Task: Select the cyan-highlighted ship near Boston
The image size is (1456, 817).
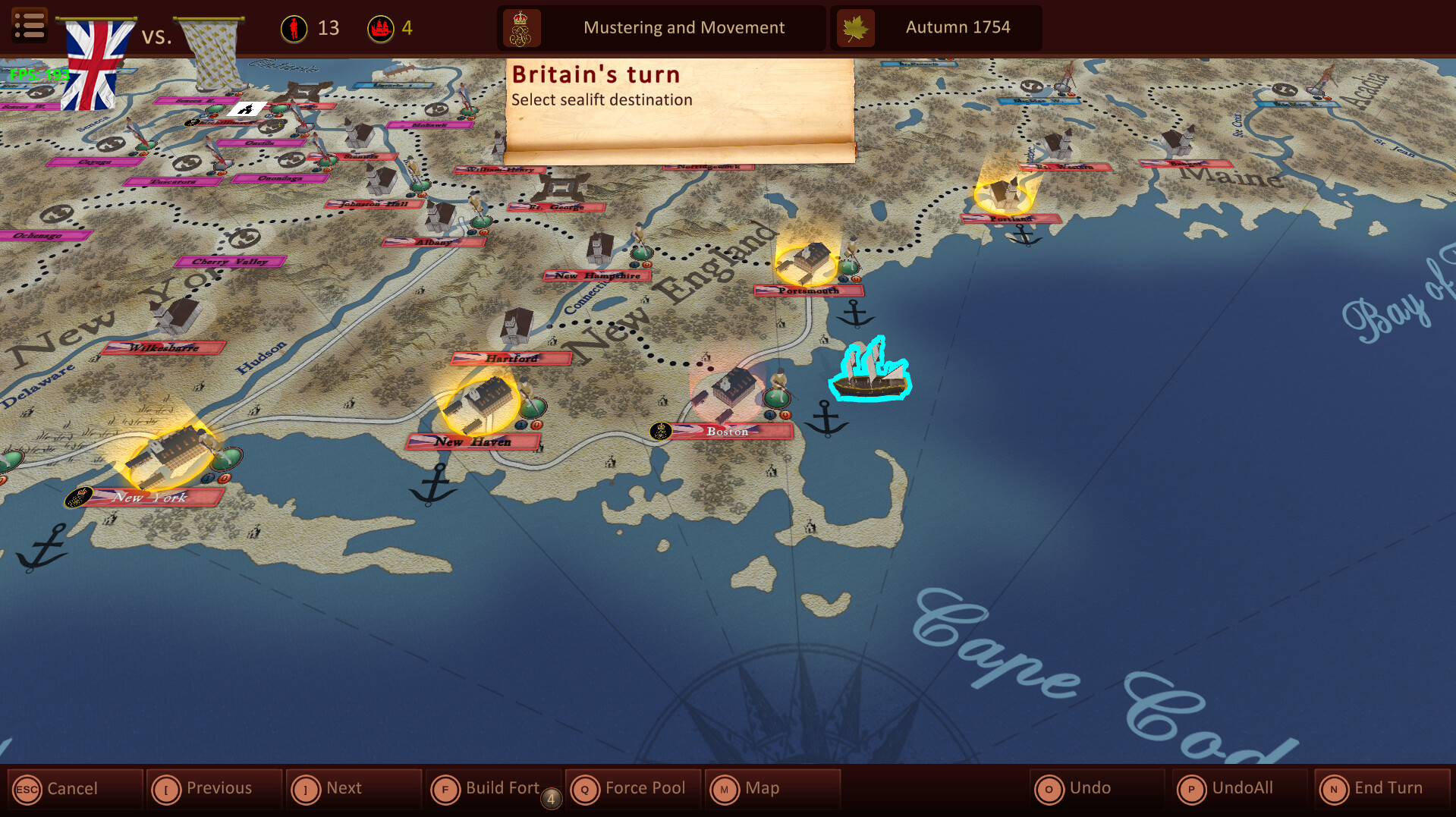Action: click(x=871, y=376)
